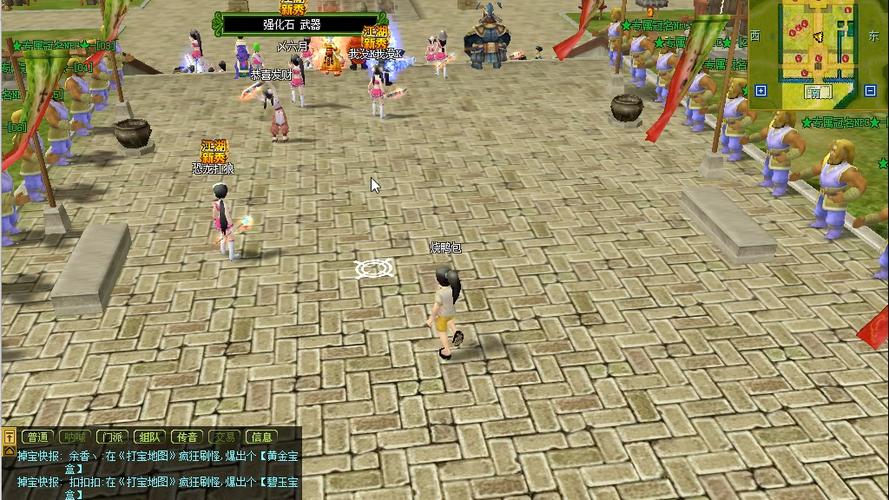Choose the 传音 whisper channel tab

tap(186, 437)
